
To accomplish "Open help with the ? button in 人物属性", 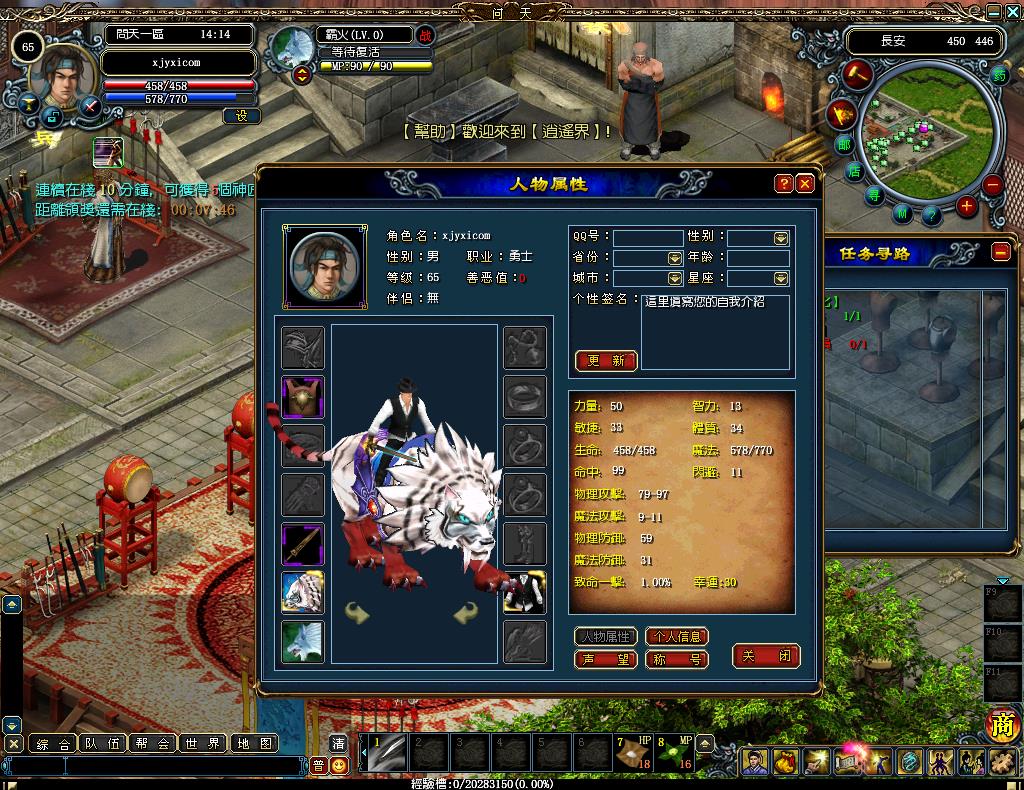I will coord(784,184).
